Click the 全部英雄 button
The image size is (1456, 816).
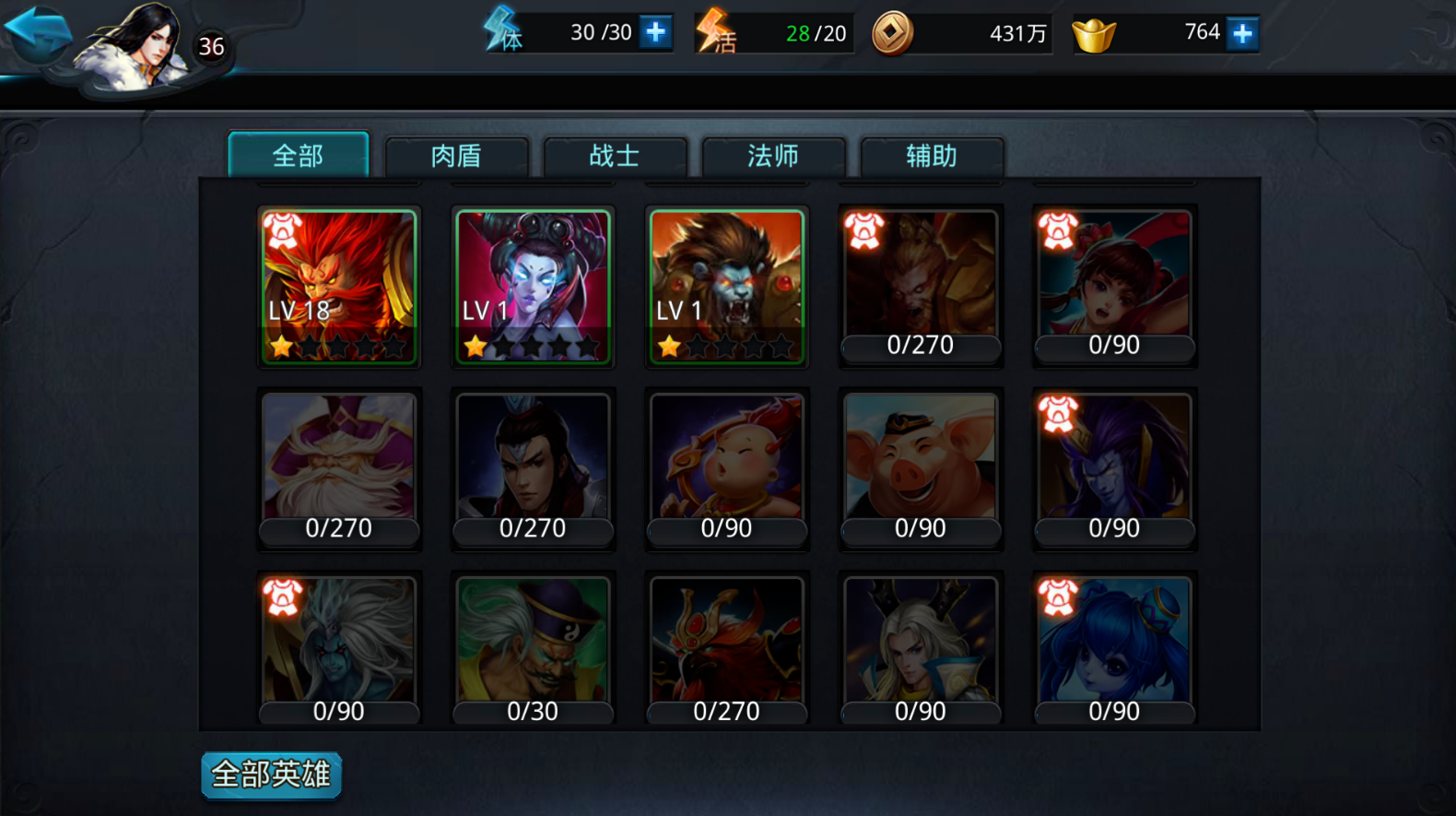(x=271, y=775)
